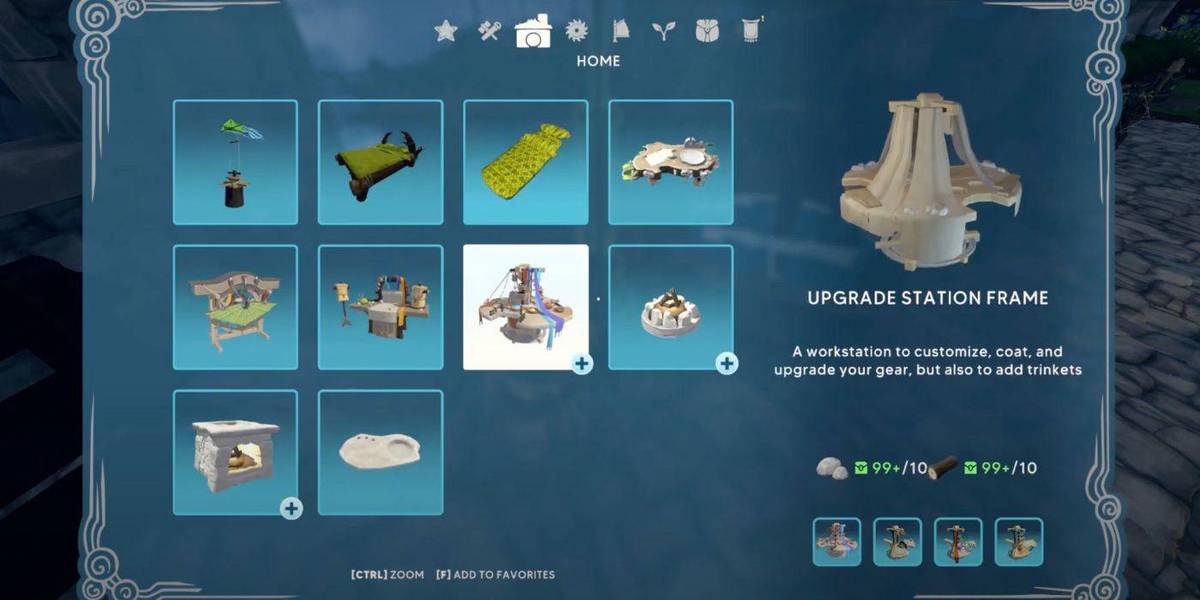Switch to the crossed hammer tools tab

tap(489, 32)
